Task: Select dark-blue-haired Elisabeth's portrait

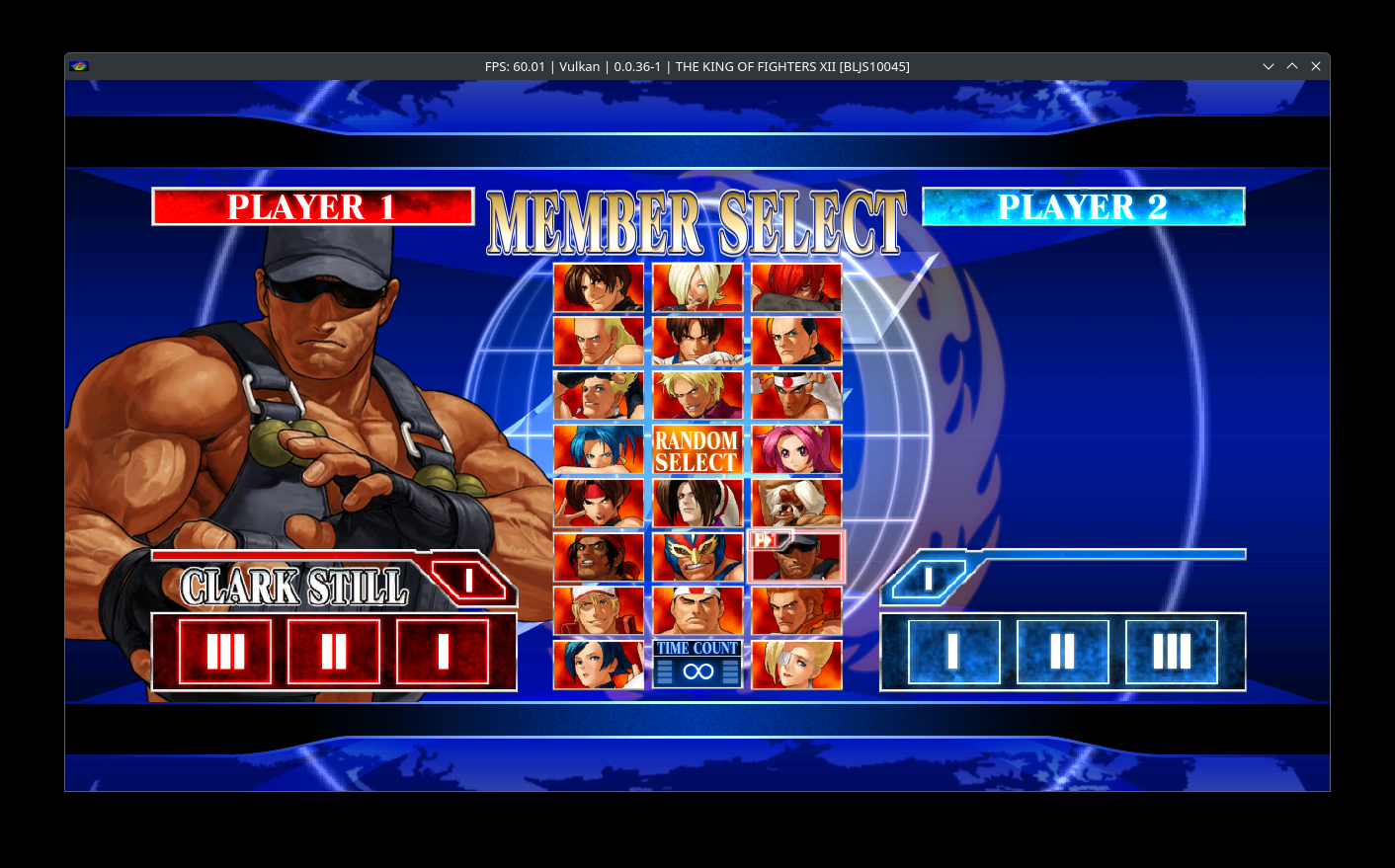Action: pos(598,665)
